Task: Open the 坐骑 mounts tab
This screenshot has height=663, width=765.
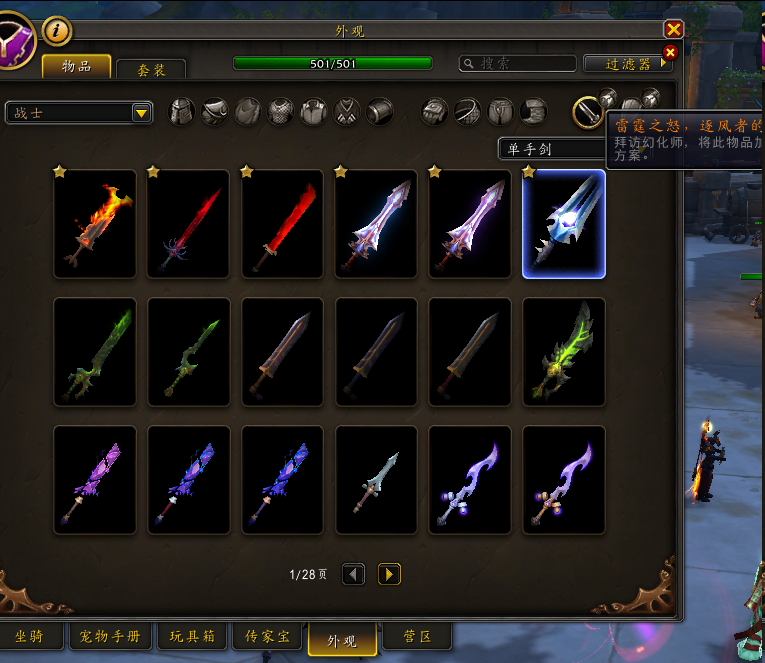Action: coord(30,637)
